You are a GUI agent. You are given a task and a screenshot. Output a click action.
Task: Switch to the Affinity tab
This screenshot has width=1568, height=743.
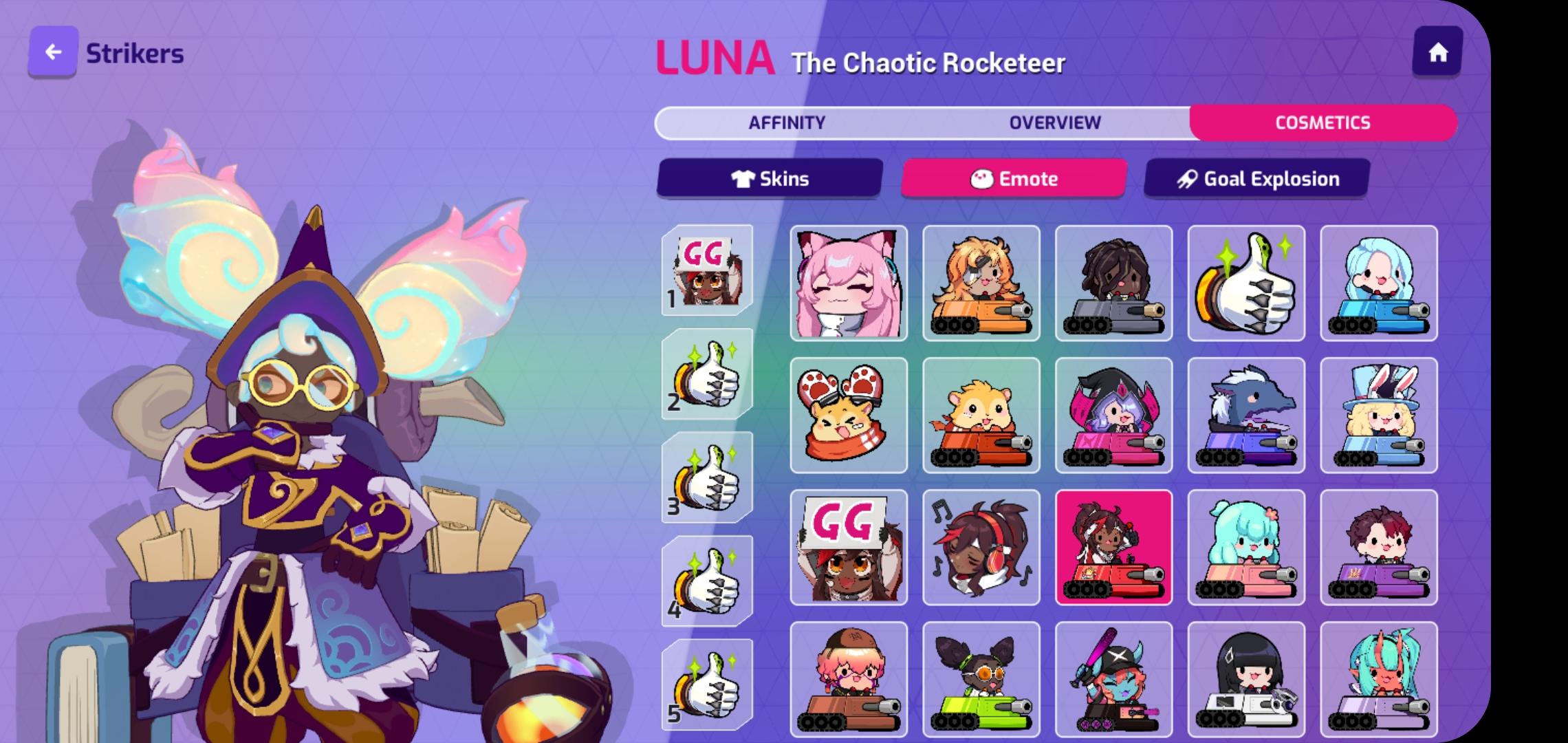click(x=785, y=122)
